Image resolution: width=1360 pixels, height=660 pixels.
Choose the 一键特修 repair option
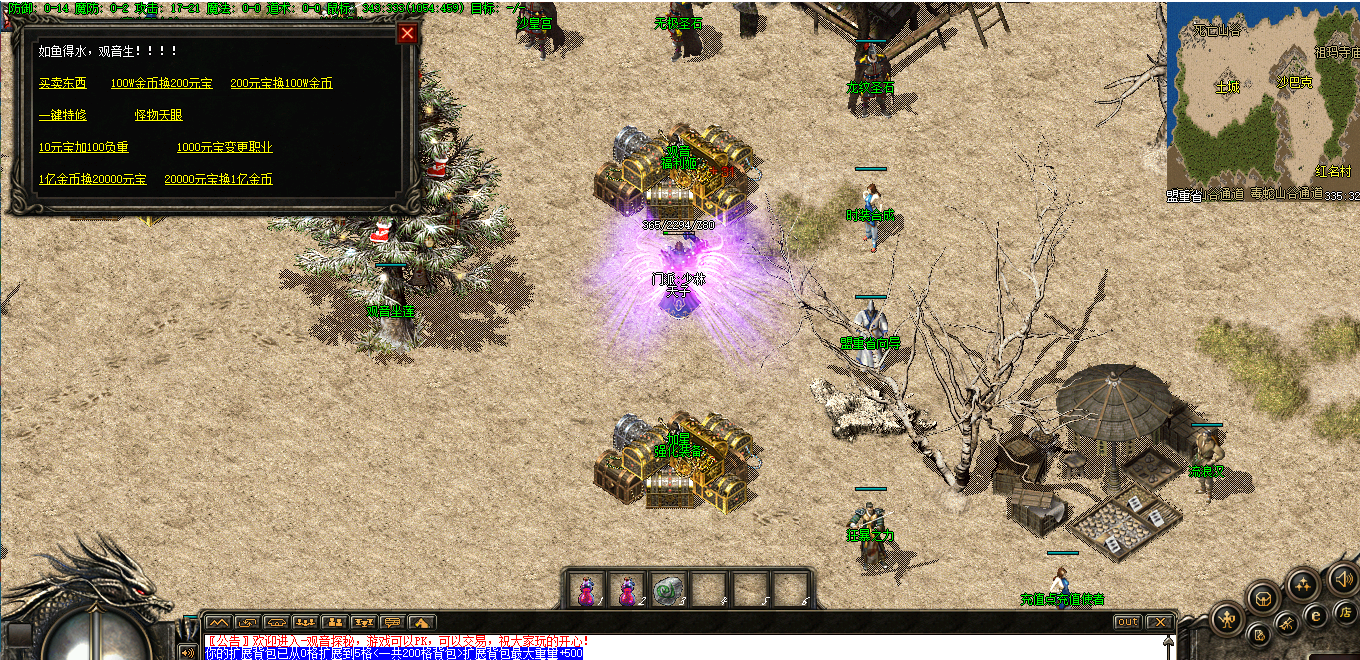click(63, 116)
